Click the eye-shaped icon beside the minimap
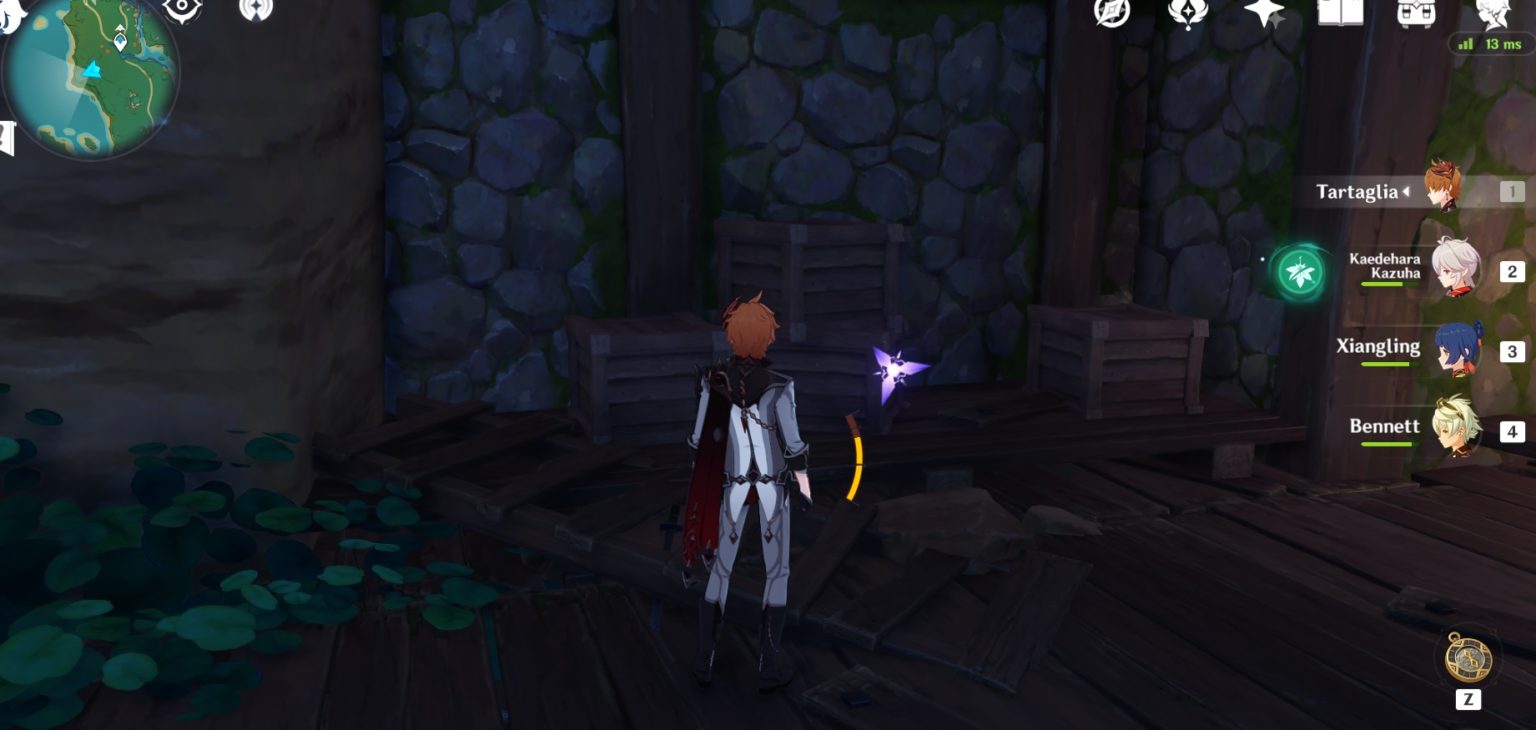1536x730 pixels. point(182,9)
